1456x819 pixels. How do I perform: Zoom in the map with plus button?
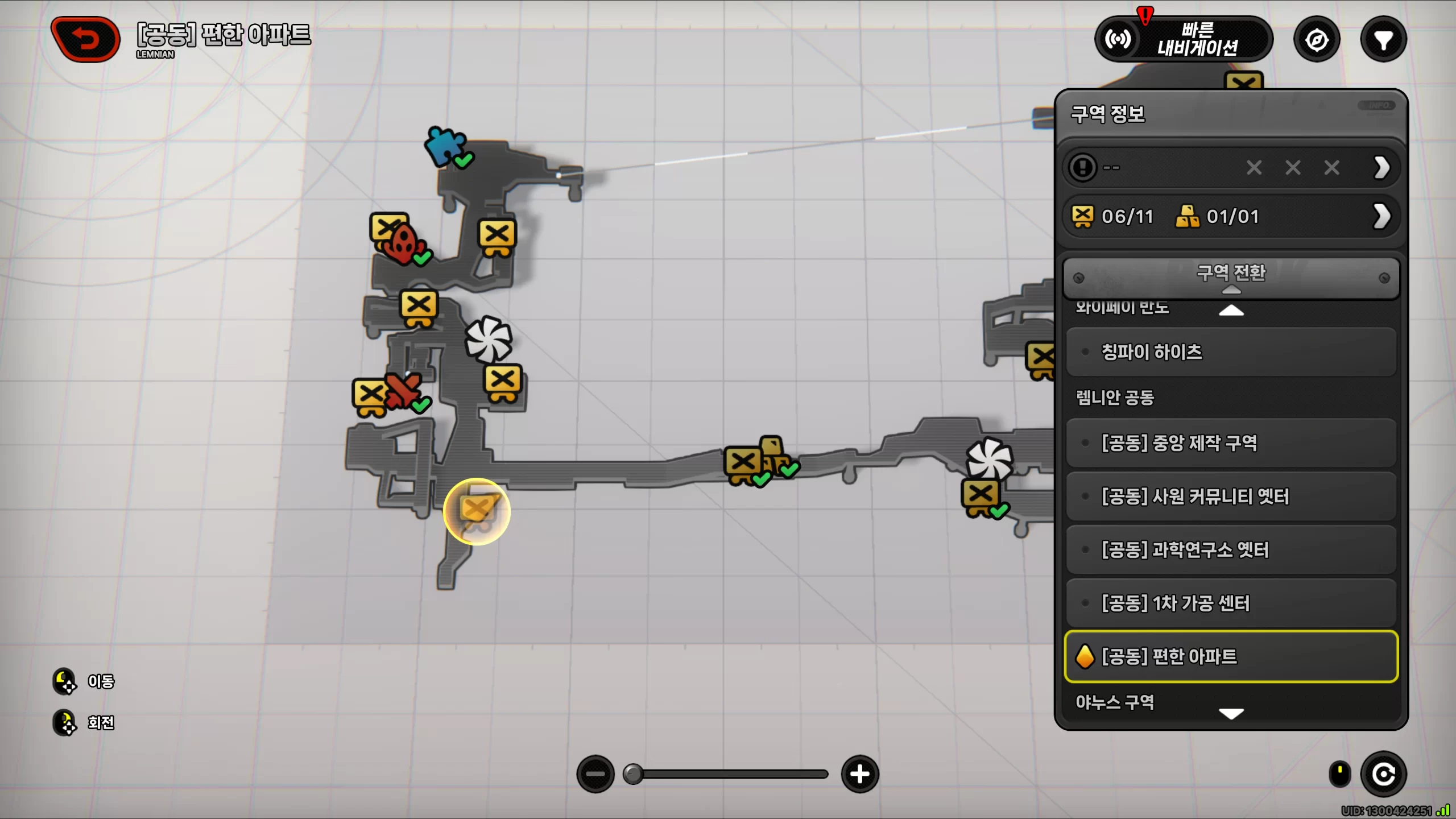click(859, 774)
